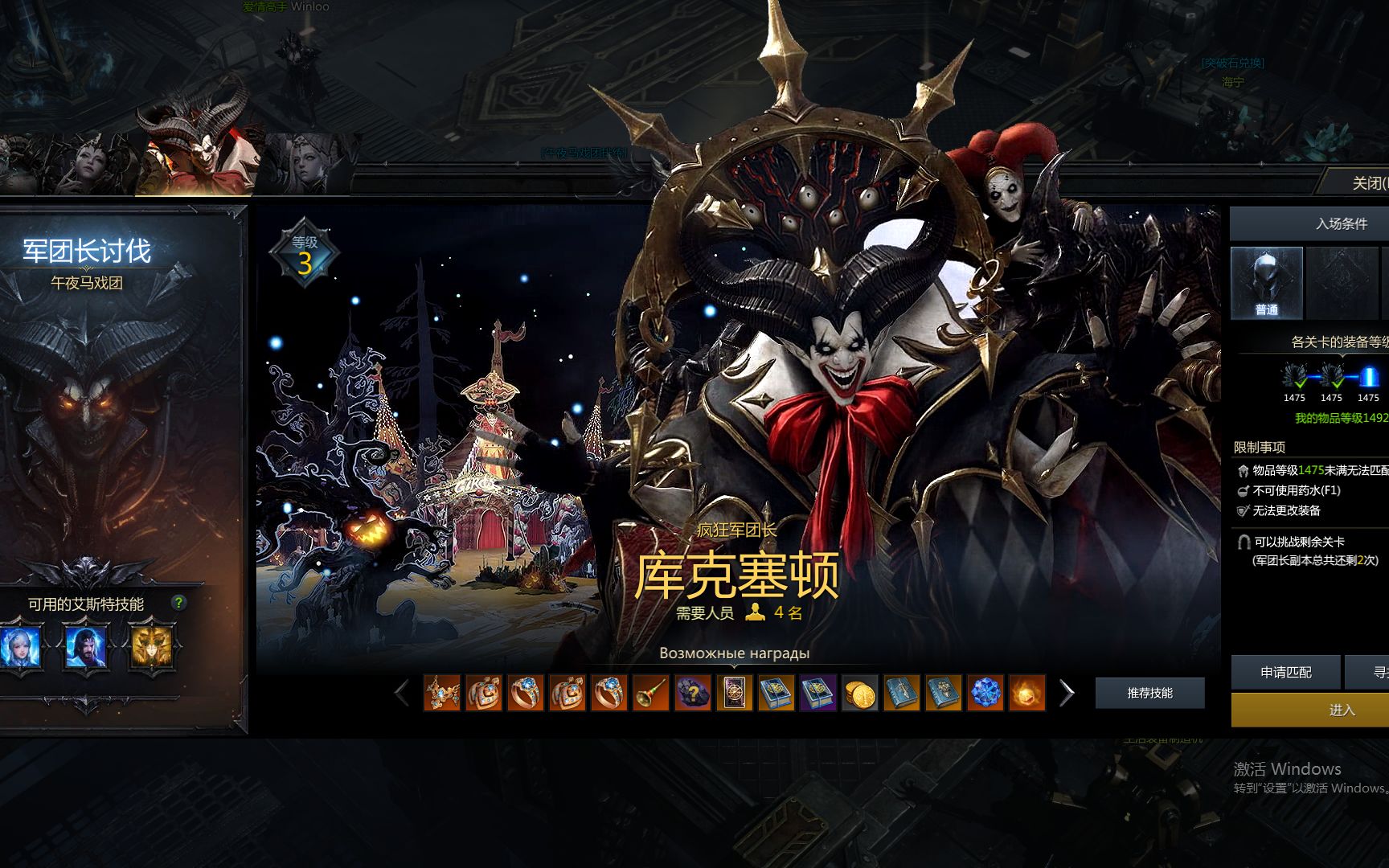Close the legion raid window
Image resolution: width=1389 pixels, height=868 pixels.
click(1366, 183)
